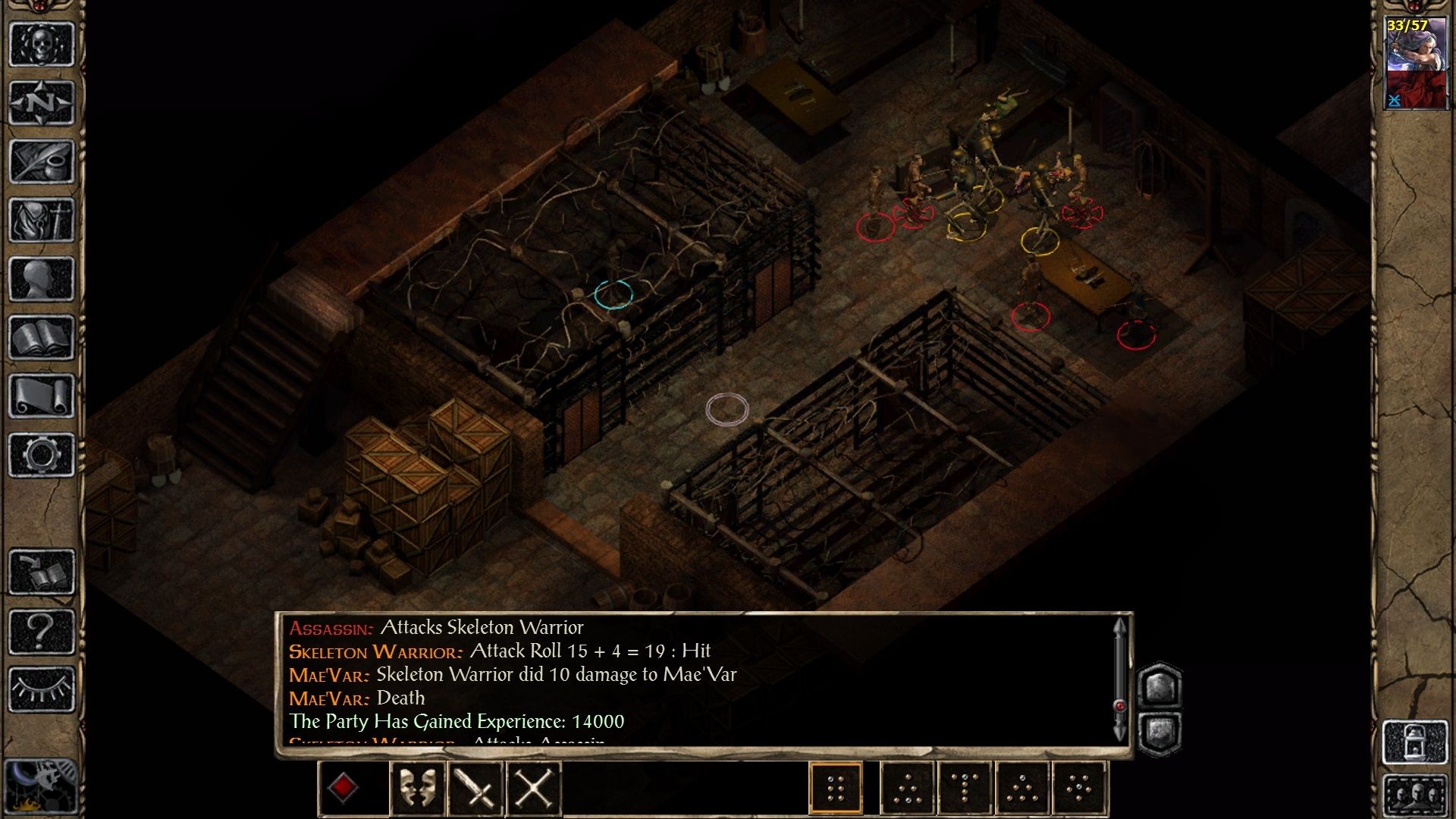Screen dimensions: 1456x819
Task: Open in-game help via the question mark
Action: point(43,629)
